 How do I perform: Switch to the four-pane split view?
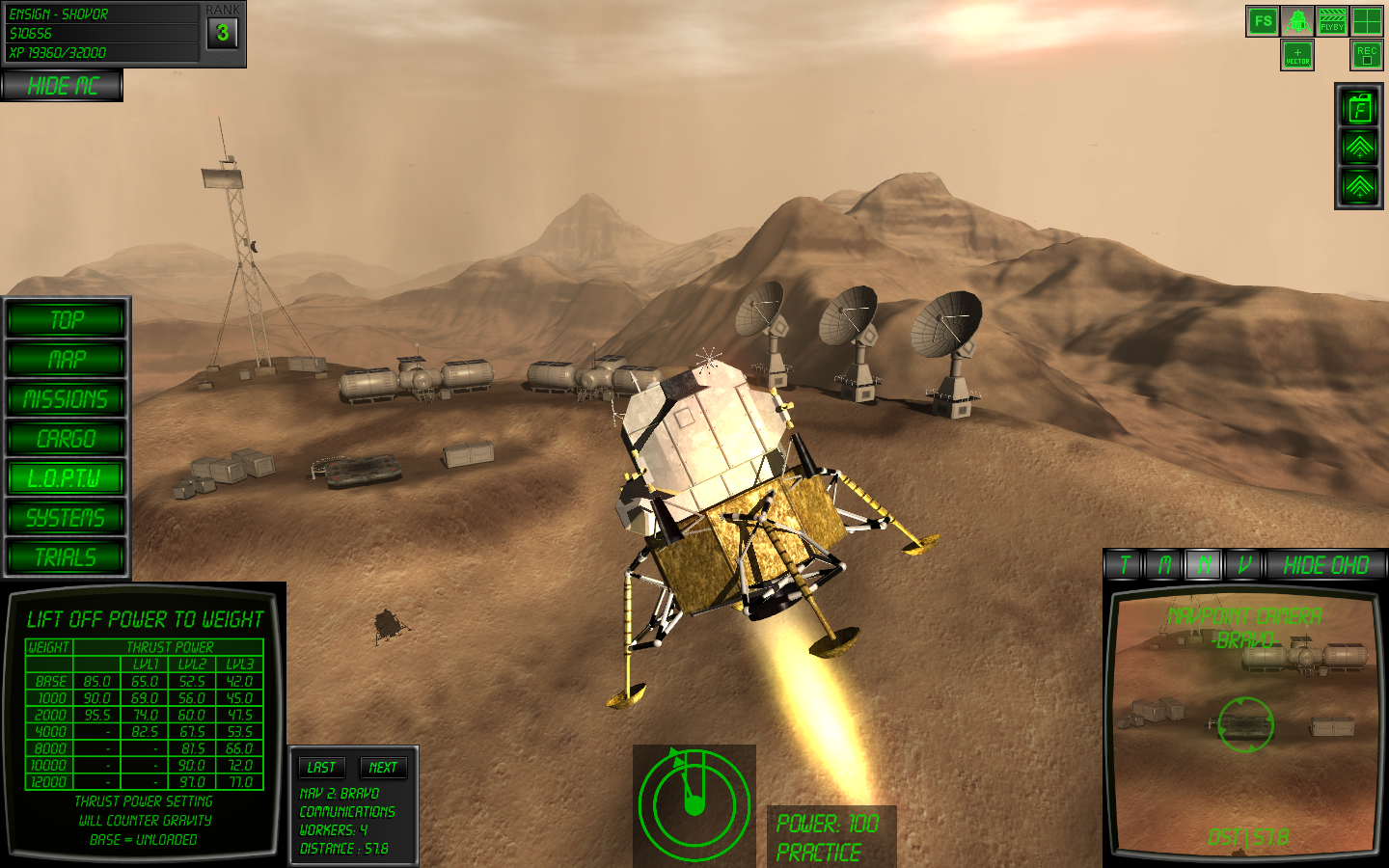[1367, 21]
